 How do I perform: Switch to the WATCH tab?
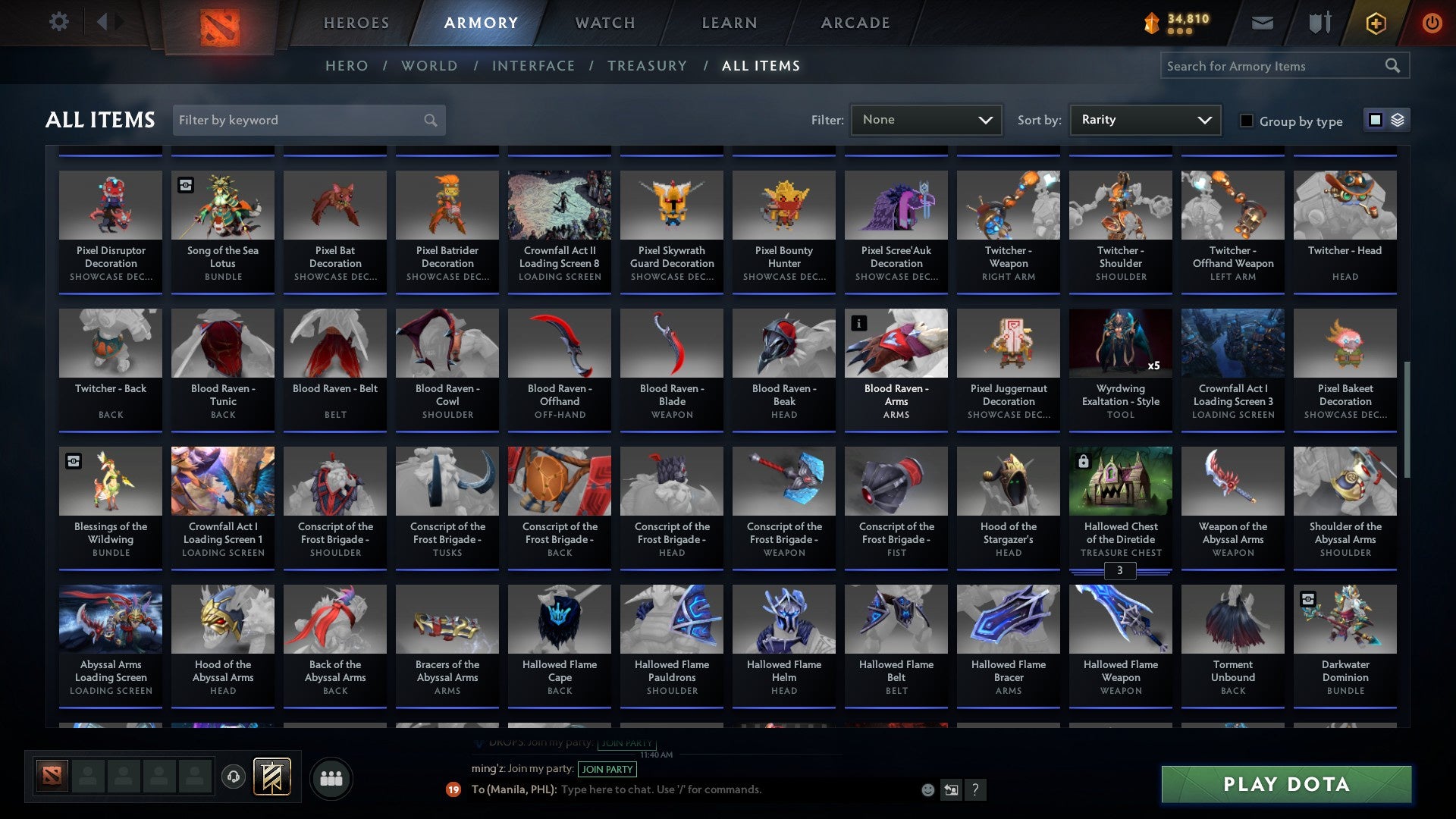pyautogui.click(x=604, y=23)
